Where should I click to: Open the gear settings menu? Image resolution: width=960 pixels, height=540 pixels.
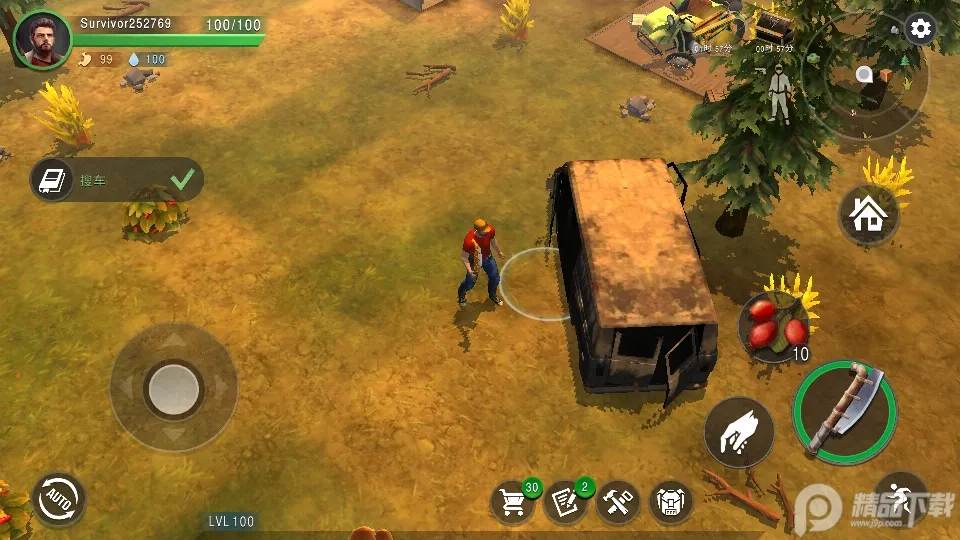point(919,29)
